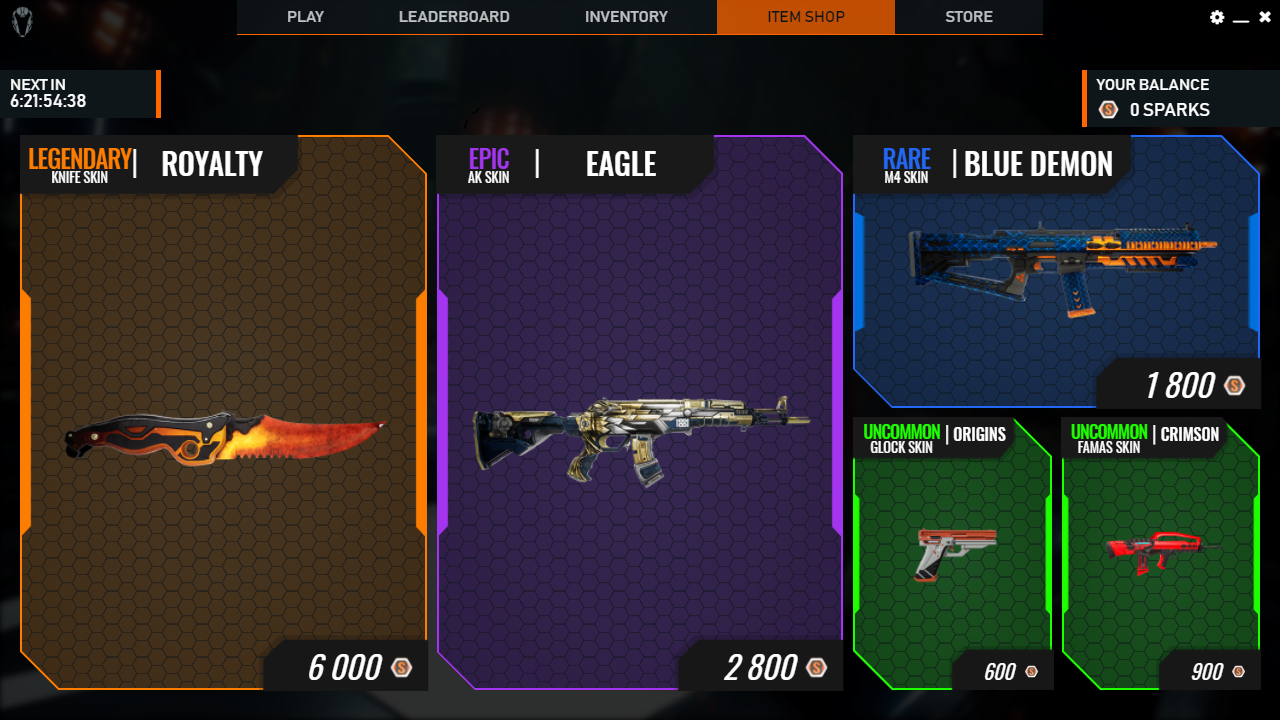This screenshot has width=1280, height=720.
Task: Buy the Eagle AK skin for 2 800
Action: 759,666
